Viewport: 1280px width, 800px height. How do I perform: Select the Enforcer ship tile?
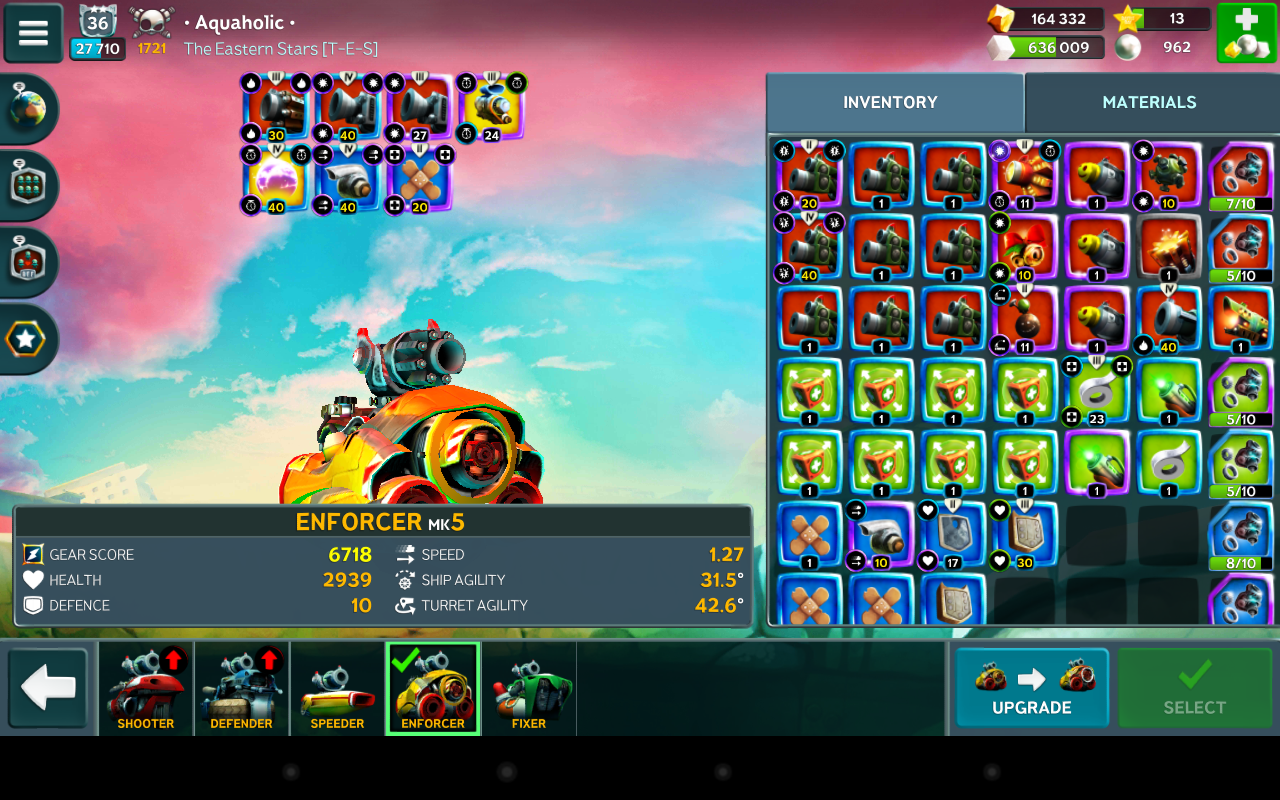(433, 688)
